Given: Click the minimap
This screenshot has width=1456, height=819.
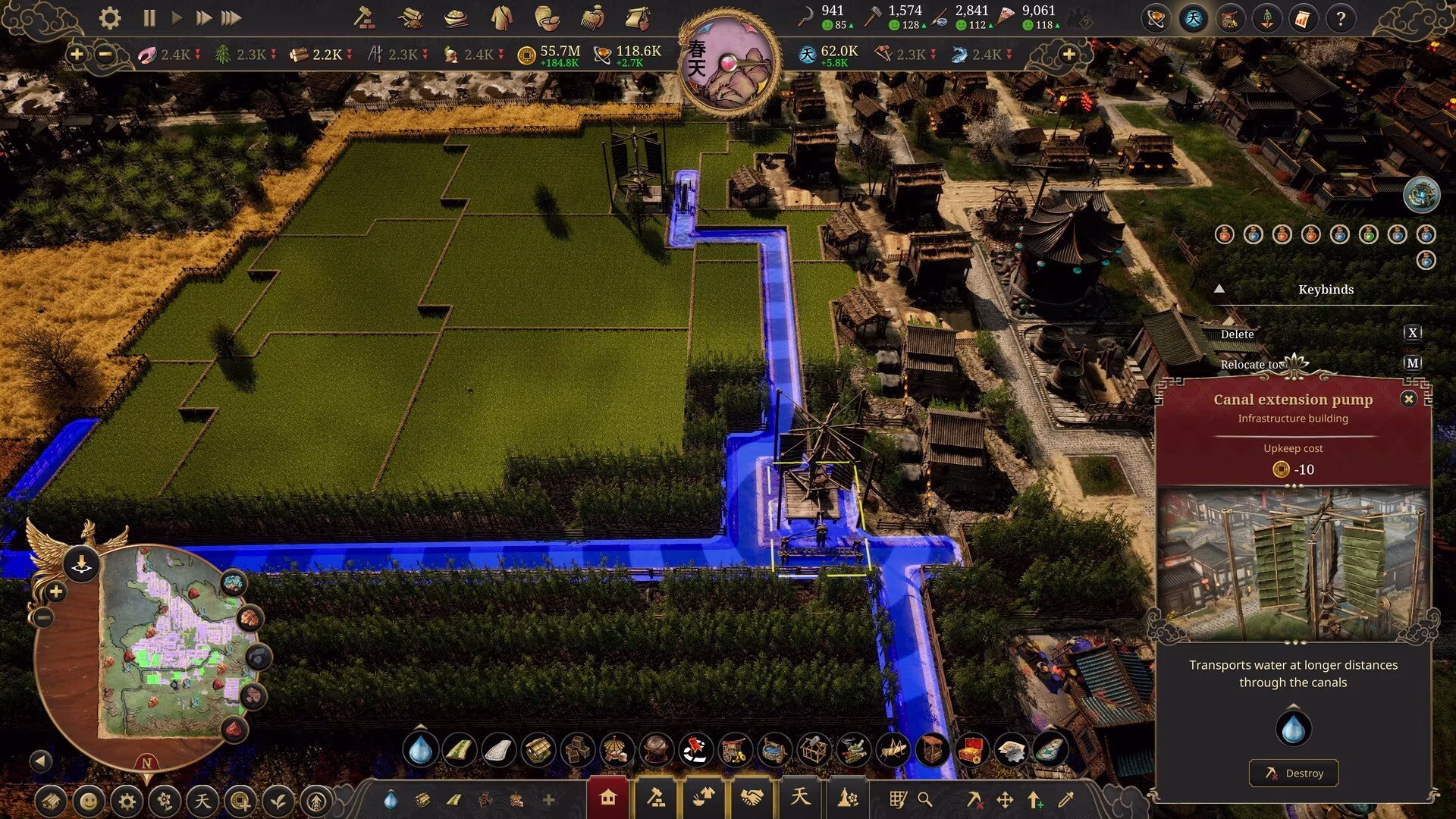Looking at the screenshot, I should click(x=174, y=645).
